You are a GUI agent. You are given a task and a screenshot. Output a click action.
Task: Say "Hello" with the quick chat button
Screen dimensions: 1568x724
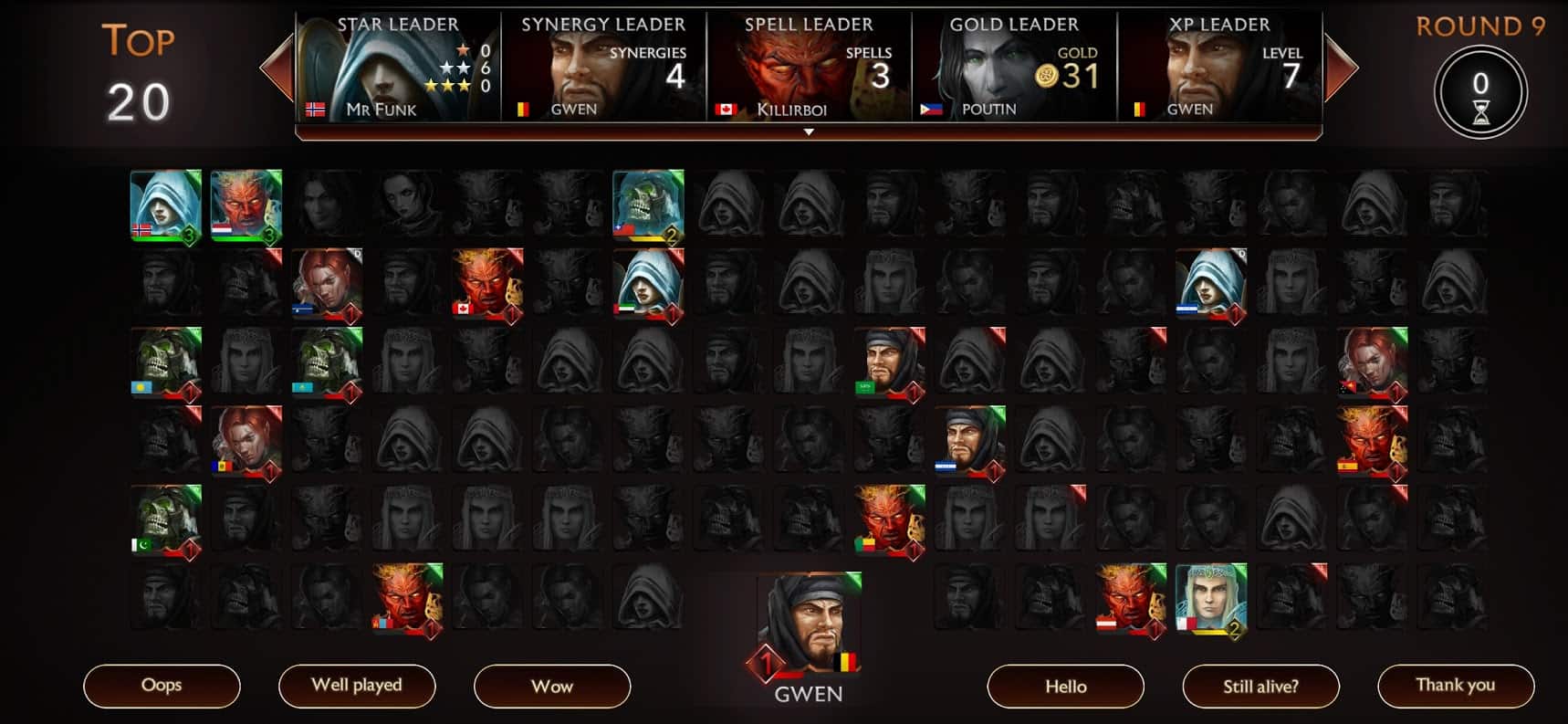[x=1065, y=686]
